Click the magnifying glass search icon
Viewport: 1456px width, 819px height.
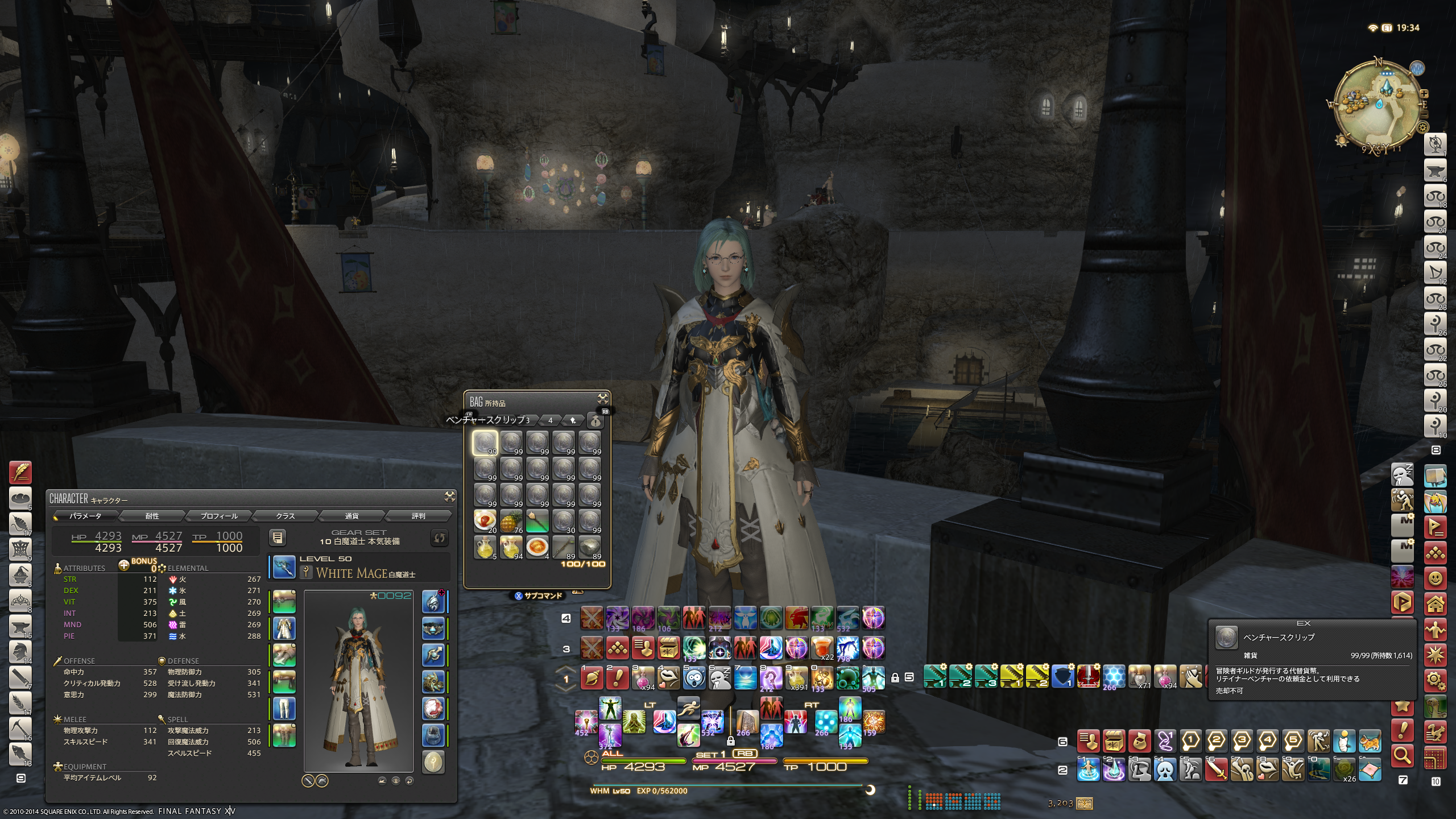click(1403, 755)
